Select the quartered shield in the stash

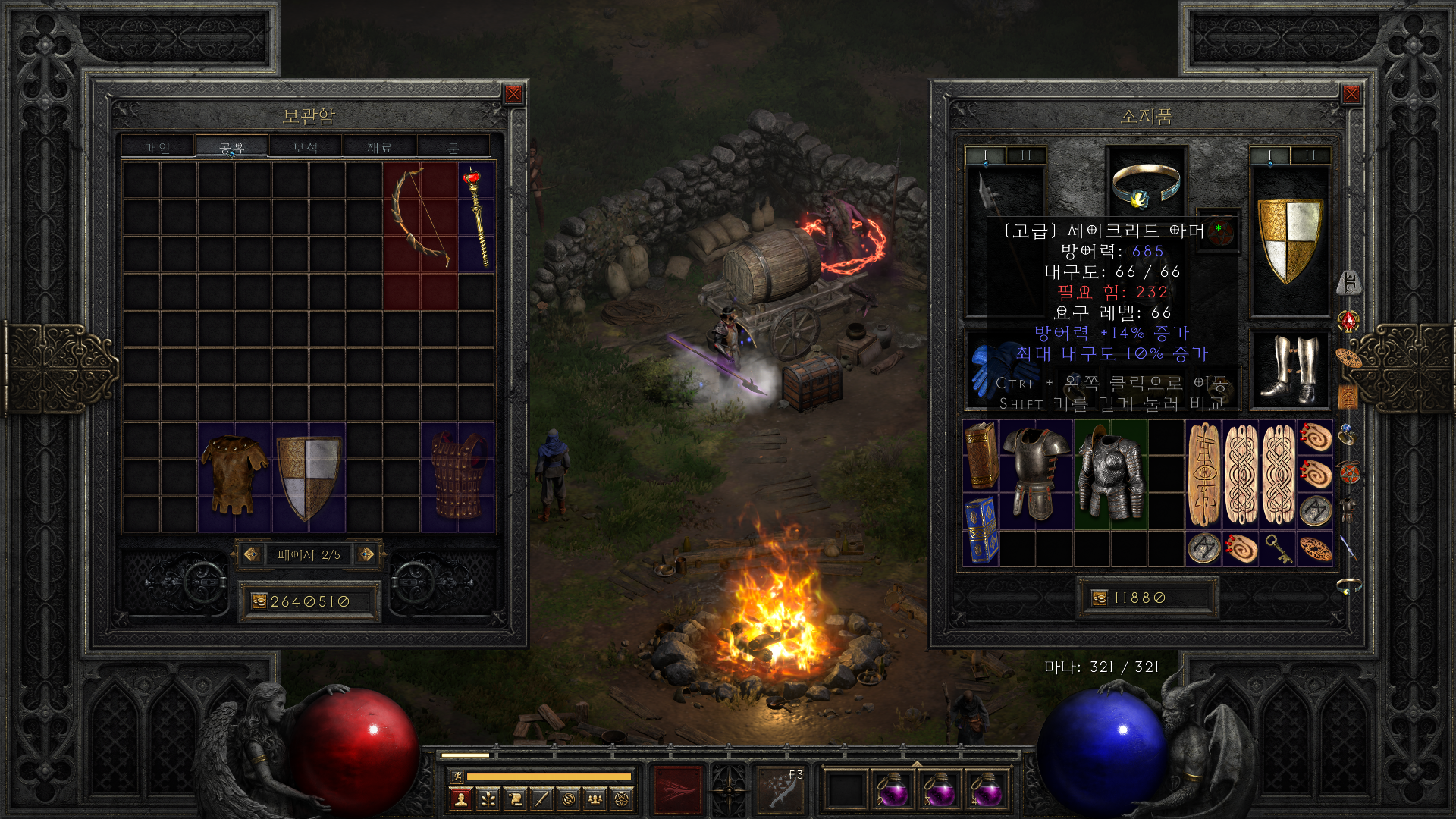click(309, 476)
